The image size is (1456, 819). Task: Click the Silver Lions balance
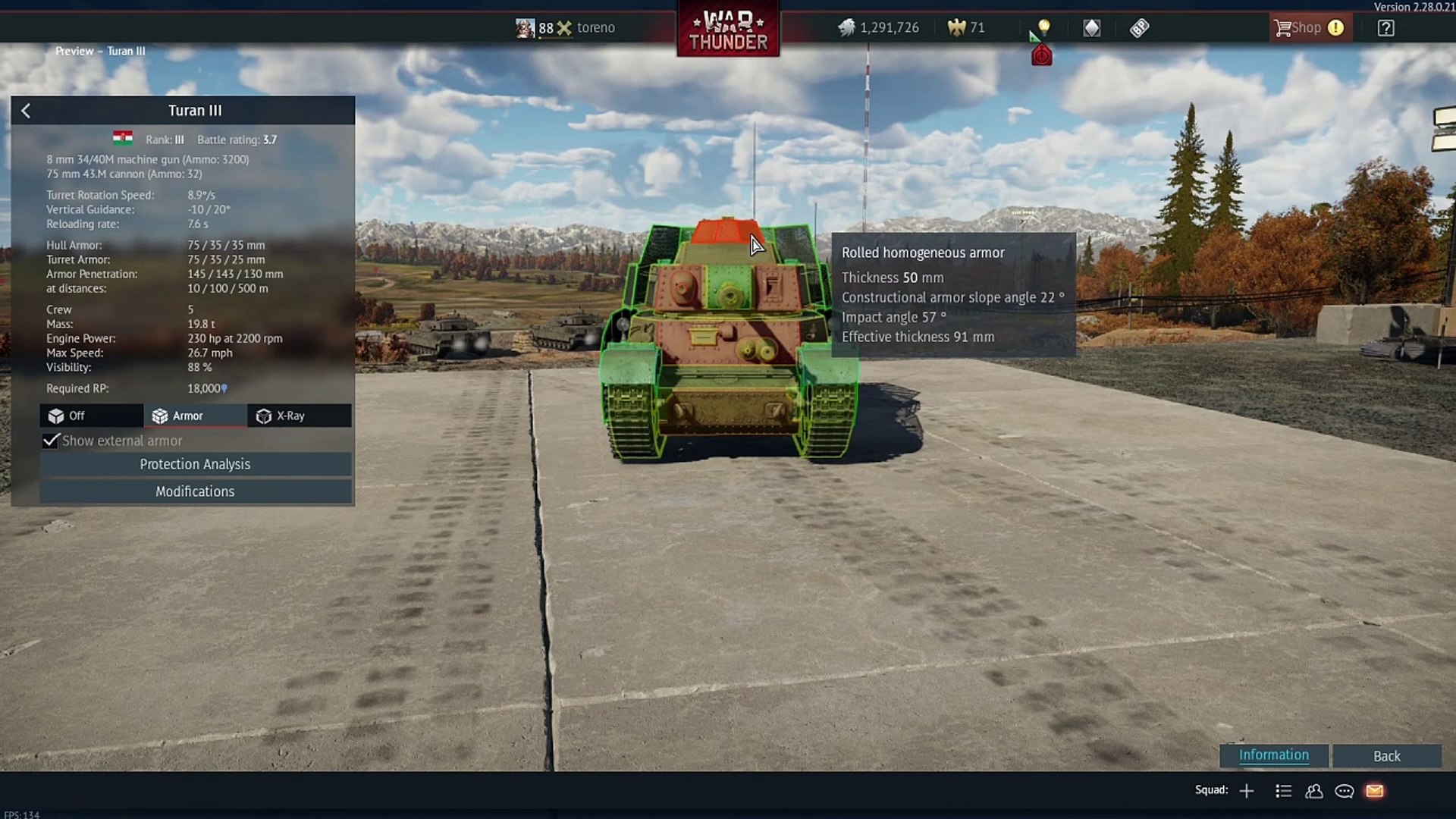tap(879, 28)
